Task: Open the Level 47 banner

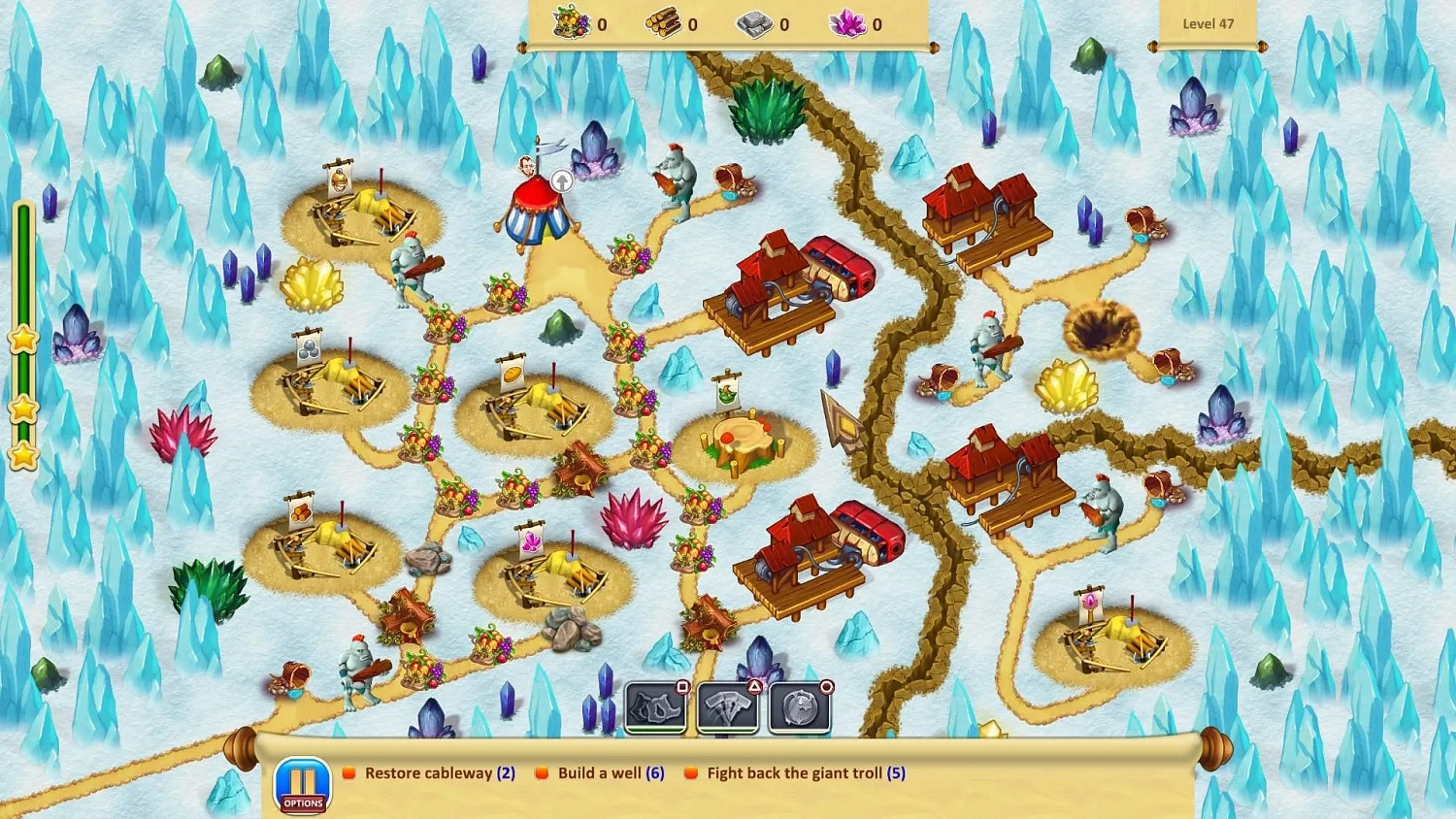Action: pos(1207,23)
